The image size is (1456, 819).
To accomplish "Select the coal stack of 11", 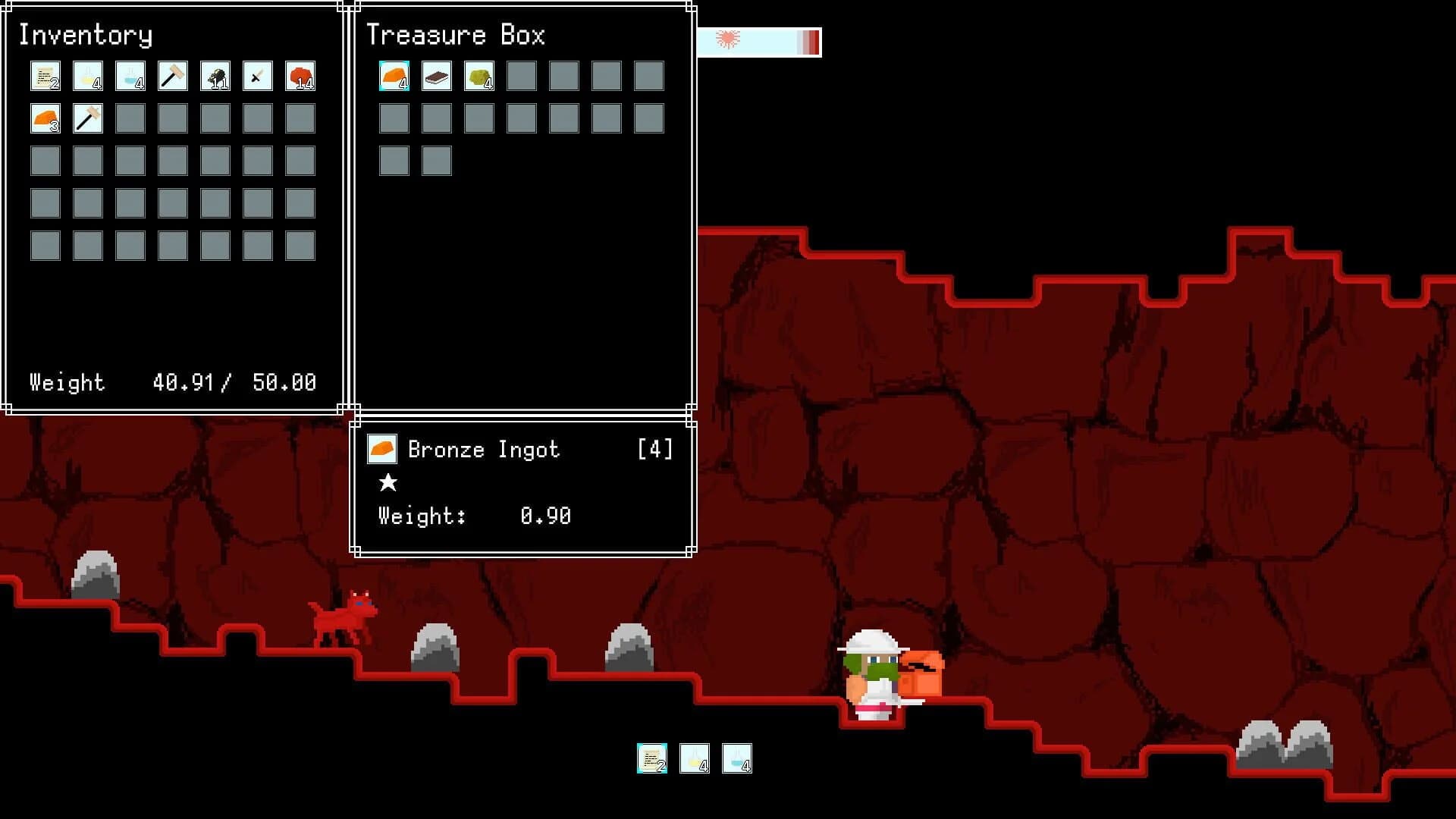I will (x=215, y=76).
